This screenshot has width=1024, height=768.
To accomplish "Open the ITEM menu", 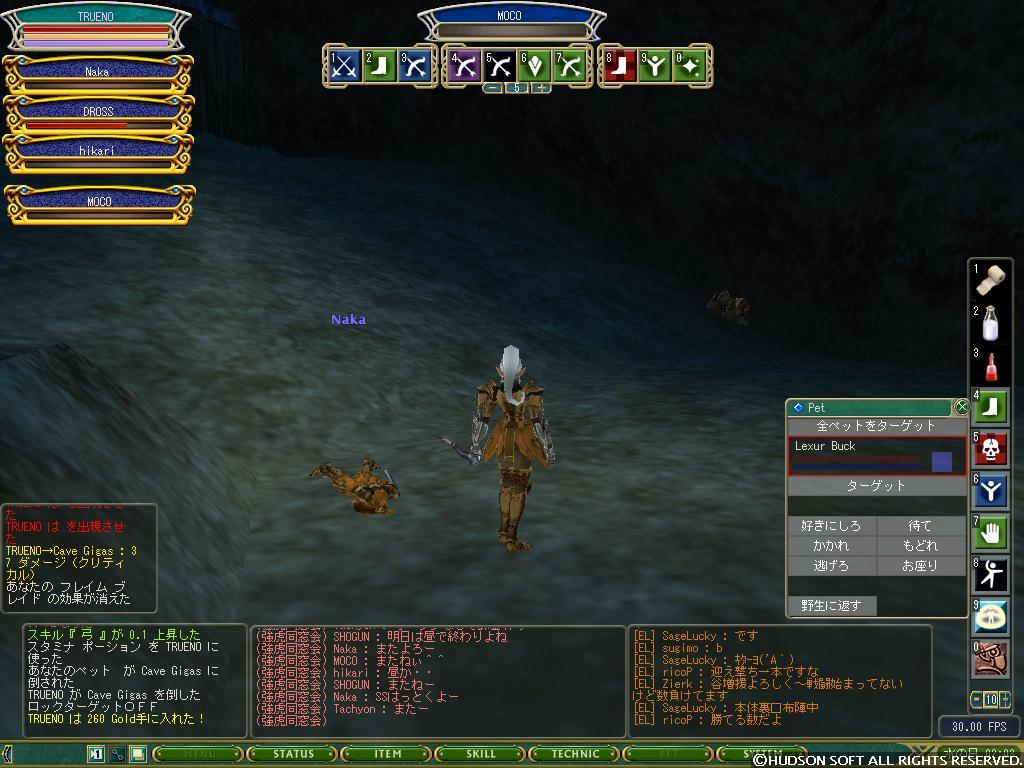I will click(x=387, y=754).
